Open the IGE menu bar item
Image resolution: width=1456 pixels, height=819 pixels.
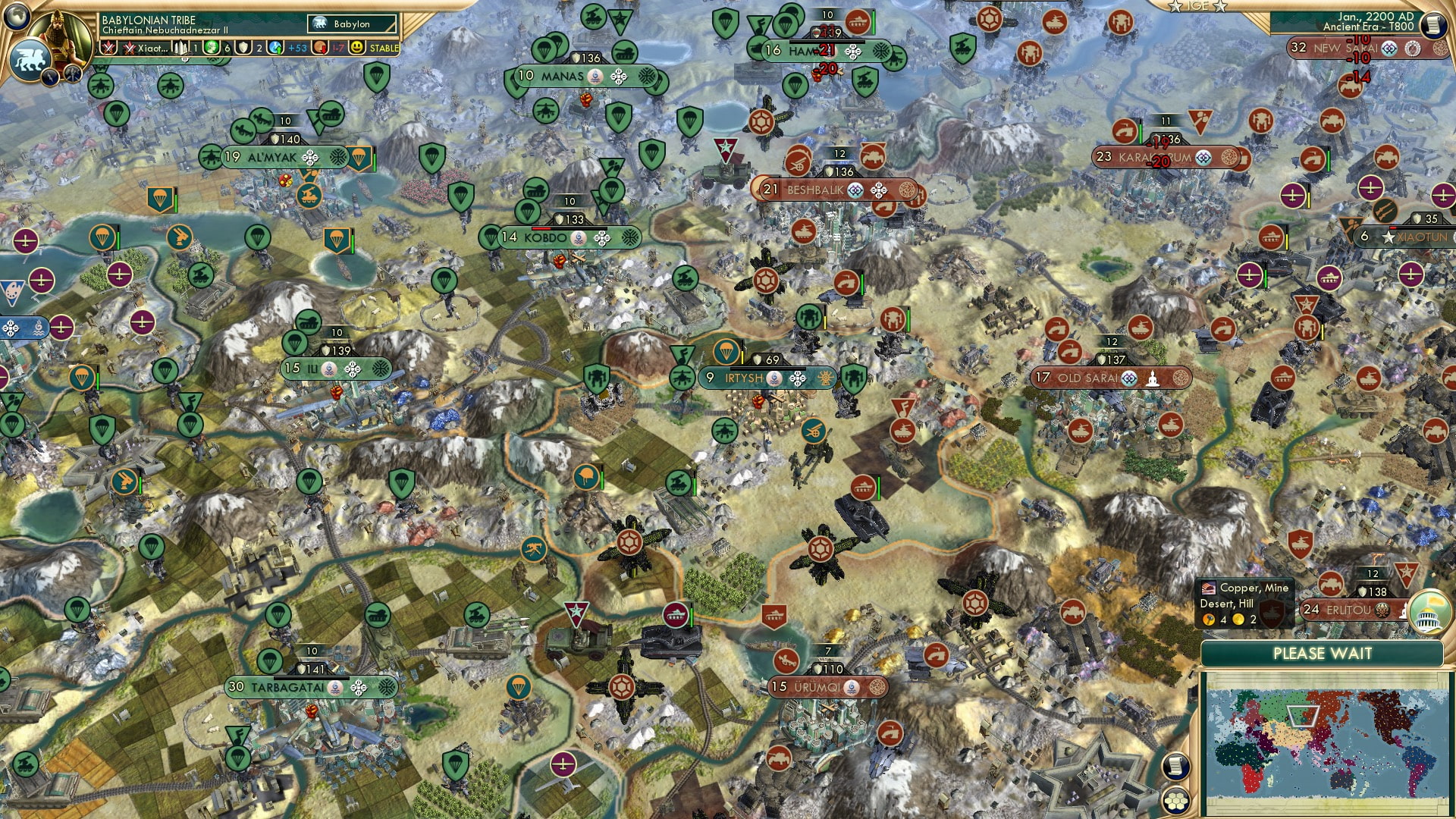(1198, 7)
